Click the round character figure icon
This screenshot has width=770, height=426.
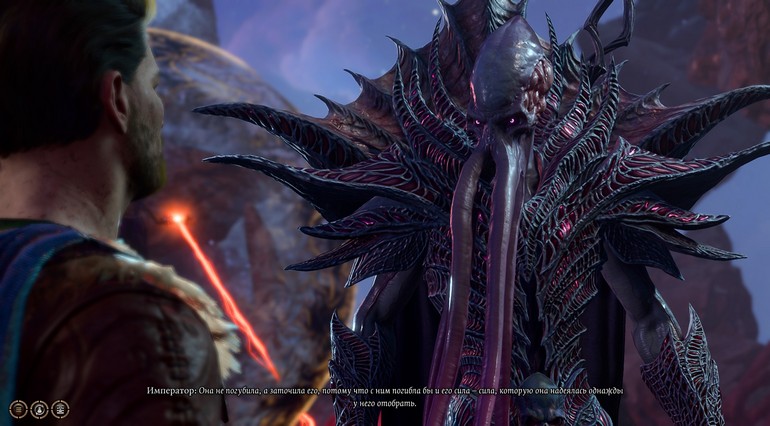(x=39, y=409)
